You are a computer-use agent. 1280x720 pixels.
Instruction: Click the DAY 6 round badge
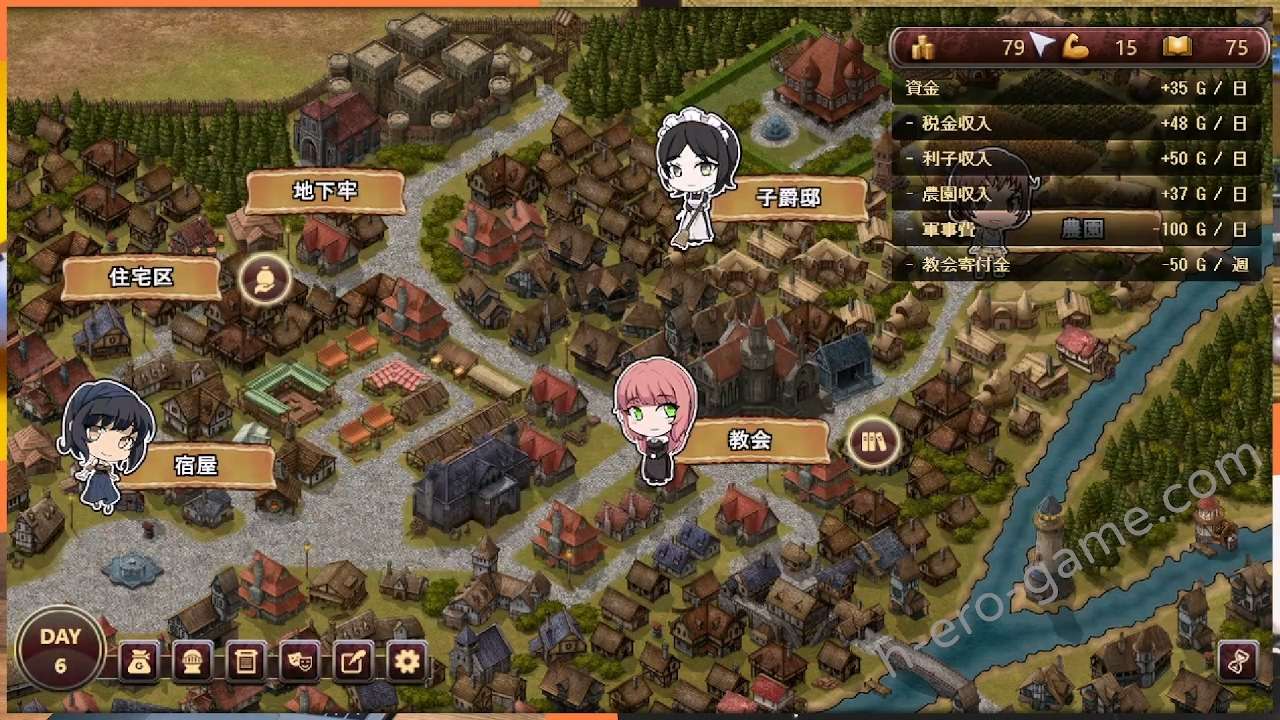(x=60, y=648)
